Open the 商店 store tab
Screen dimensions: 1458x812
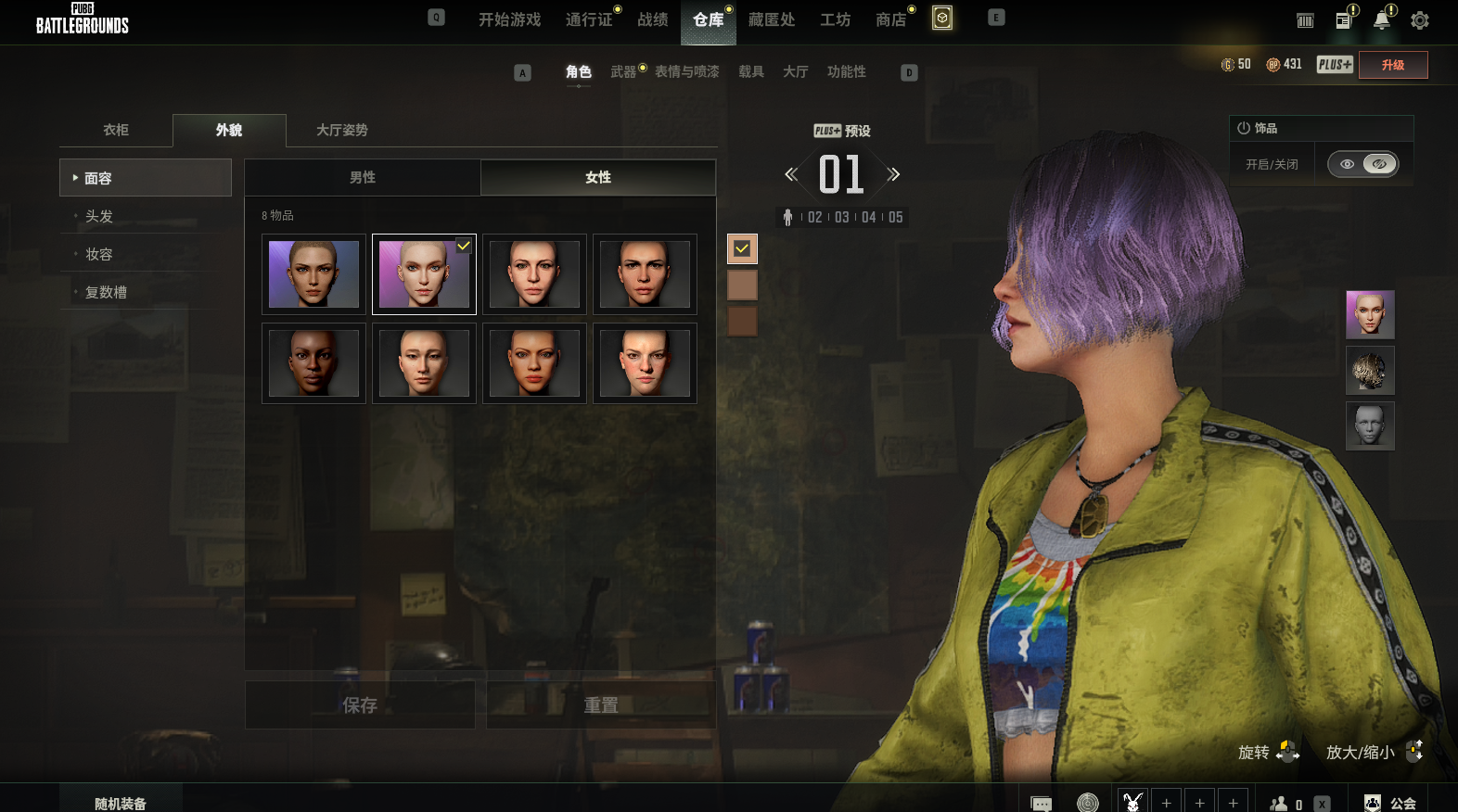tap(890, 19)
